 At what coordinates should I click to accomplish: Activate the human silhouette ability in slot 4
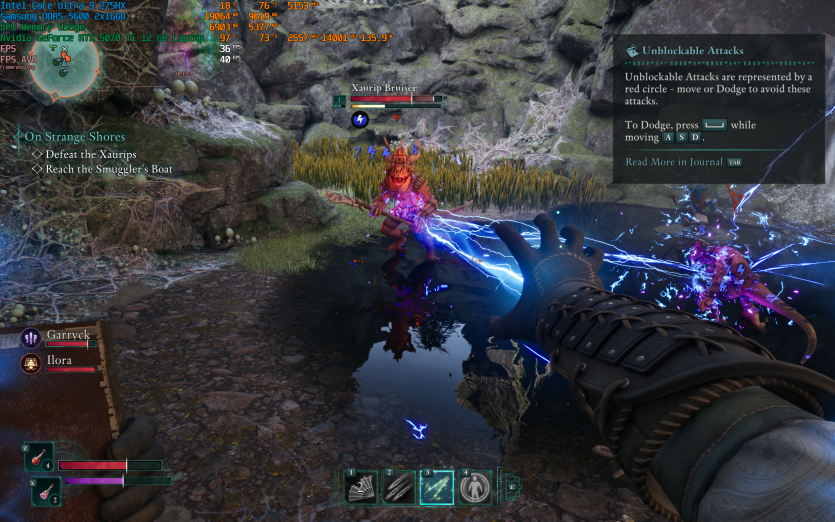[475, 487]
